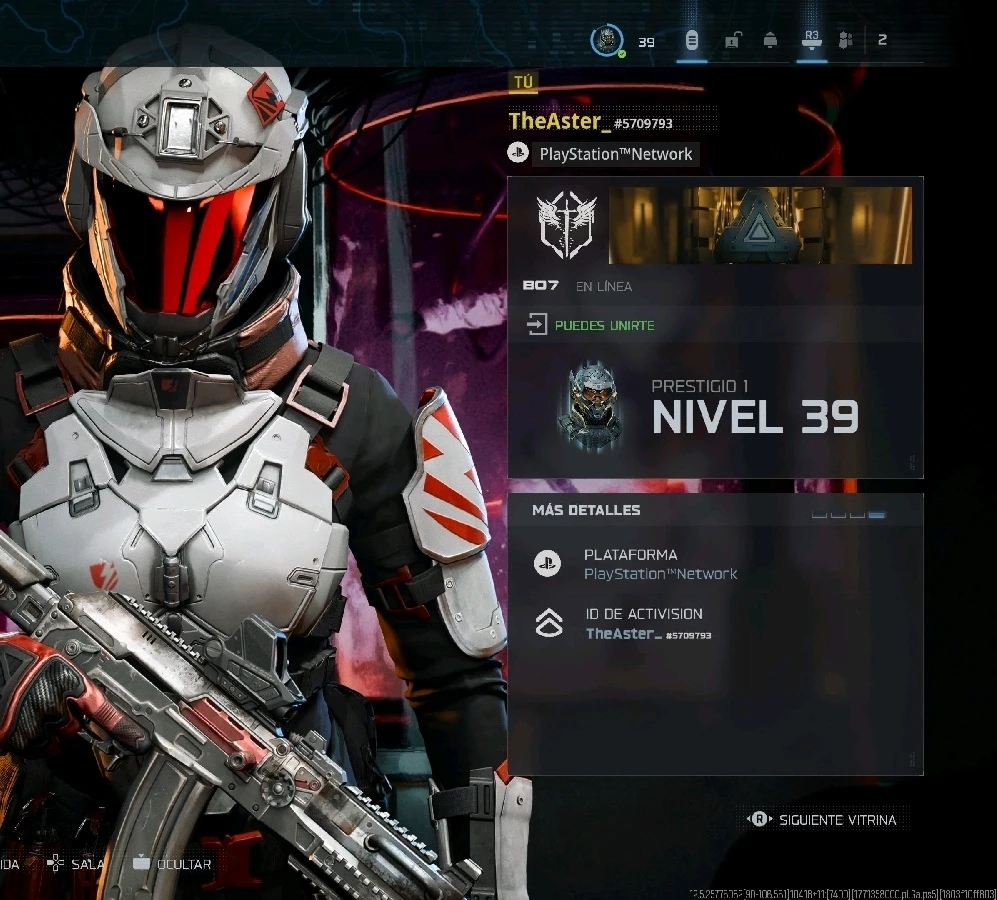Open the Prestigio 1 Nivel 39 rank panel

point(714,408)
